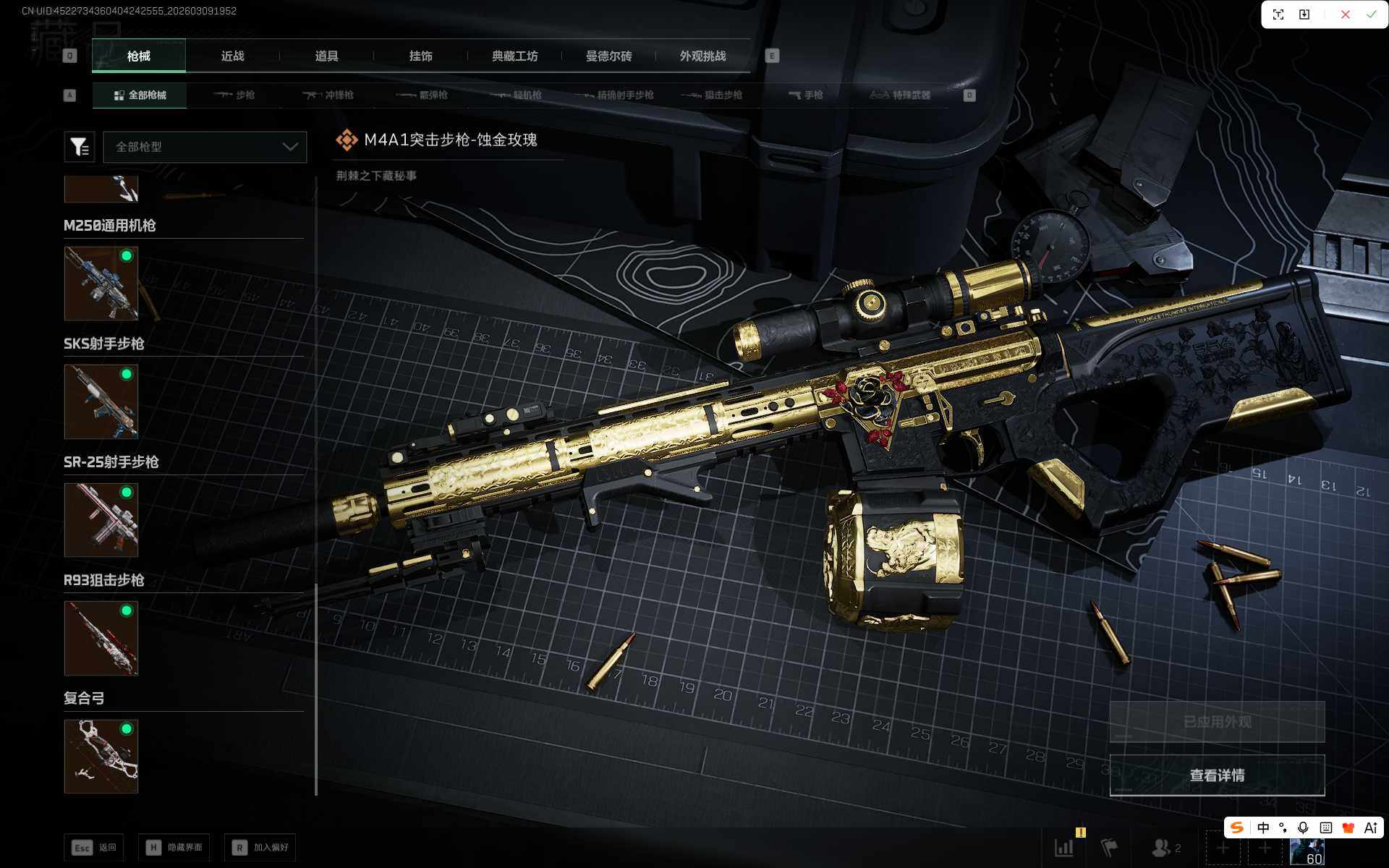Show the 冲锋枪 submachine gun category
Viewport: 1389px width, 868px height.
click(329, 95)
